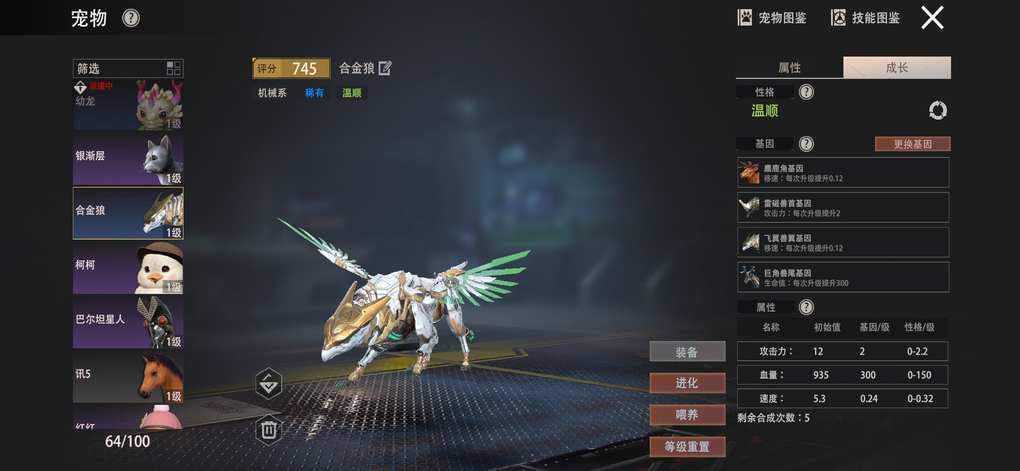This screenshot has height=471, width=1020.
Task: Click the 进化 evolve button
Action: pyautogui.click(x=687, y=383)
